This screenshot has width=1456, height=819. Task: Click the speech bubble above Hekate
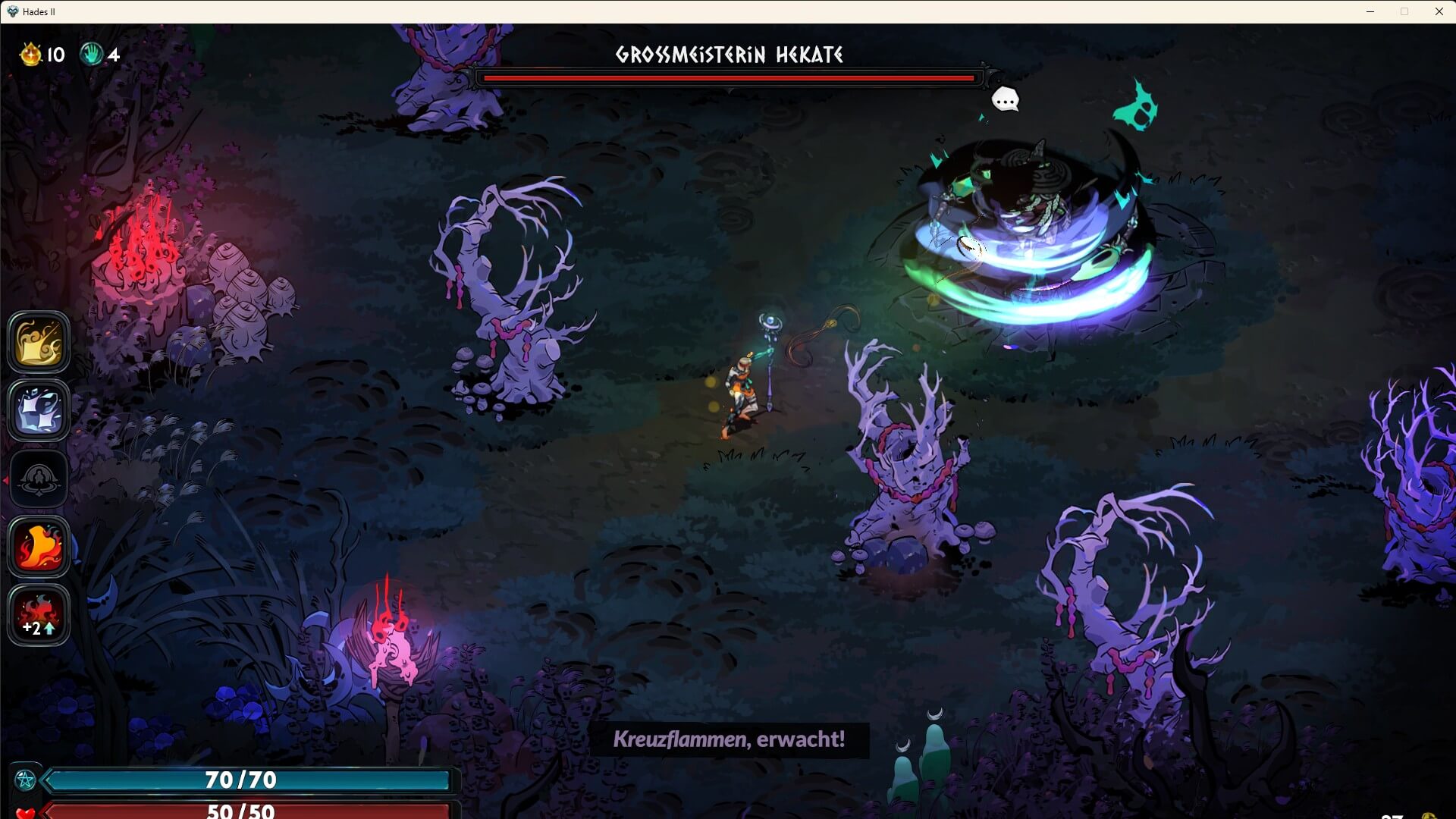1006,99
